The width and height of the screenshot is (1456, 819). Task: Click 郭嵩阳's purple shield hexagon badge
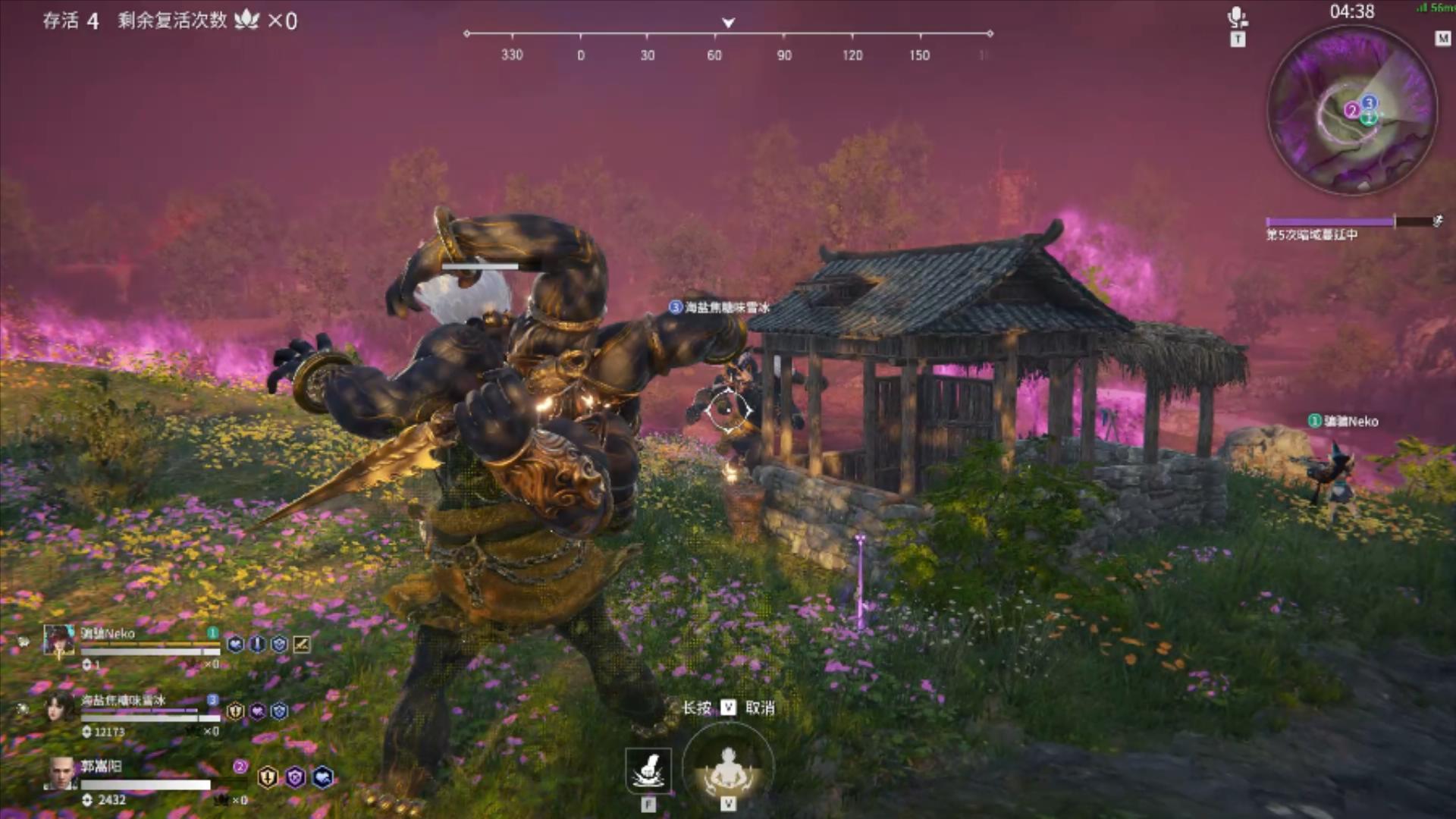pos(295,777)
